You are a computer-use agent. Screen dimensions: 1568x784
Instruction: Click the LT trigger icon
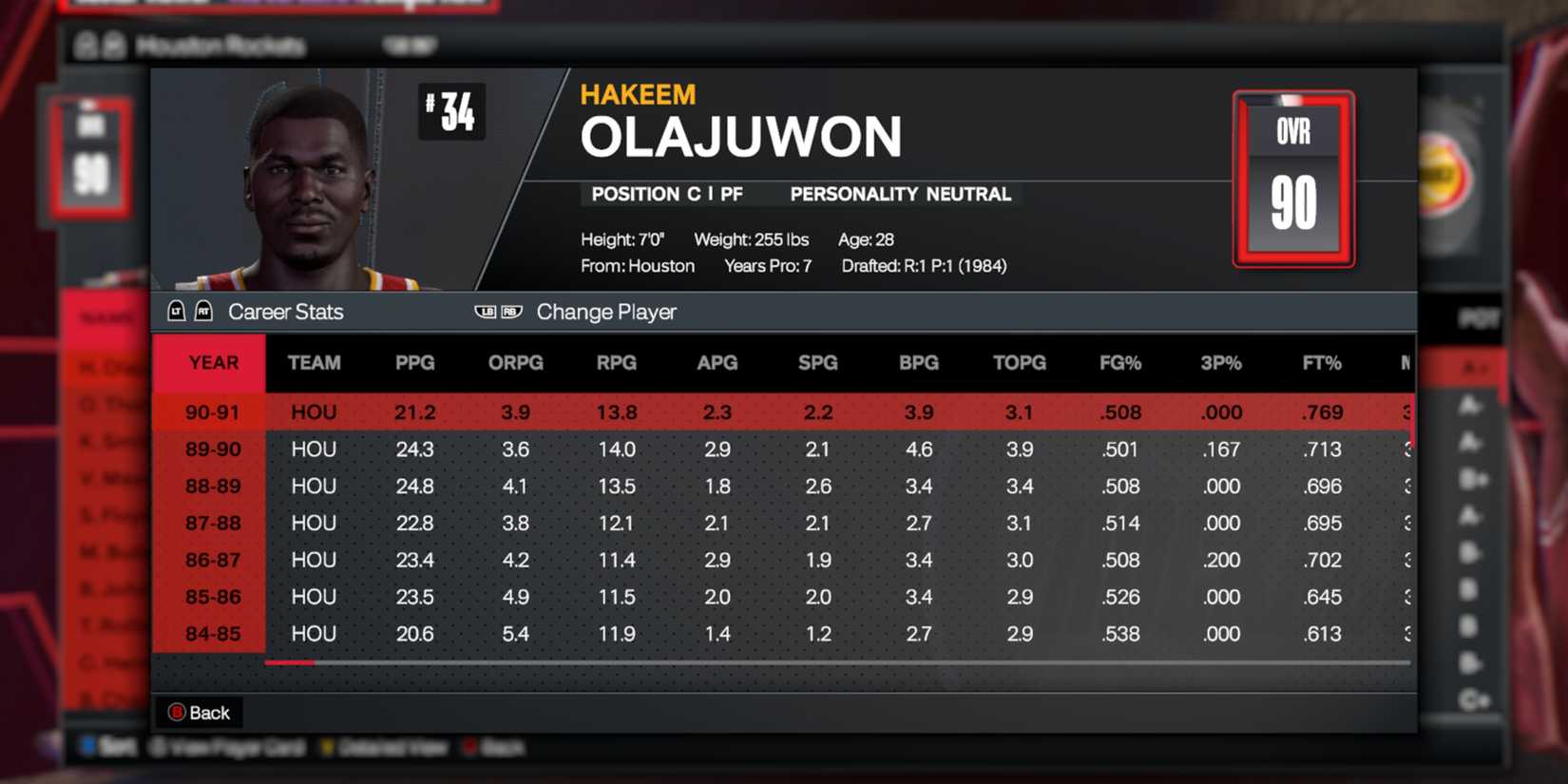(176, 311)
